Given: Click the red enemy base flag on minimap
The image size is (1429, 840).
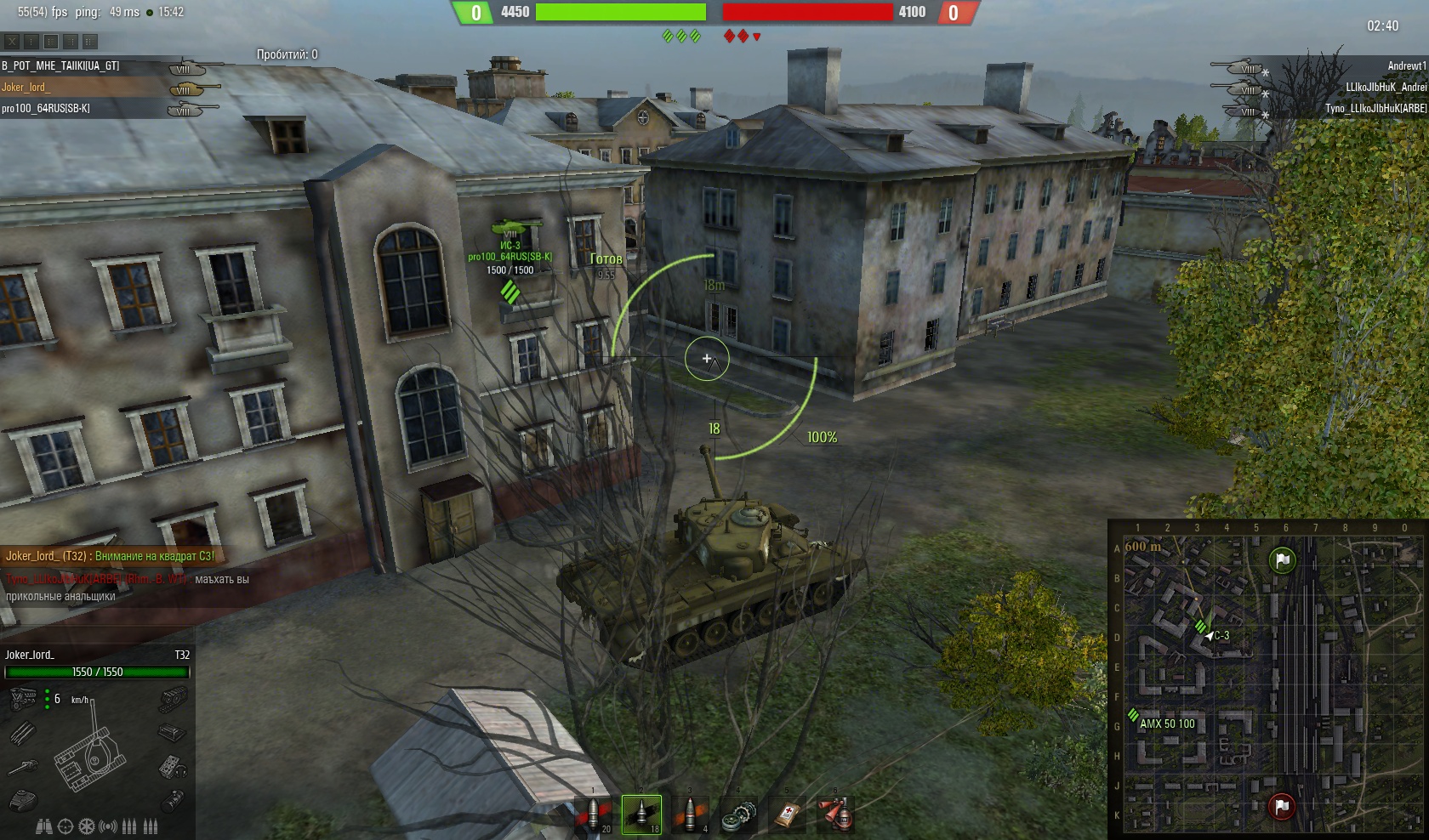Looking at the screenshot, I should pyautogui.click(x=1282, y=804).
